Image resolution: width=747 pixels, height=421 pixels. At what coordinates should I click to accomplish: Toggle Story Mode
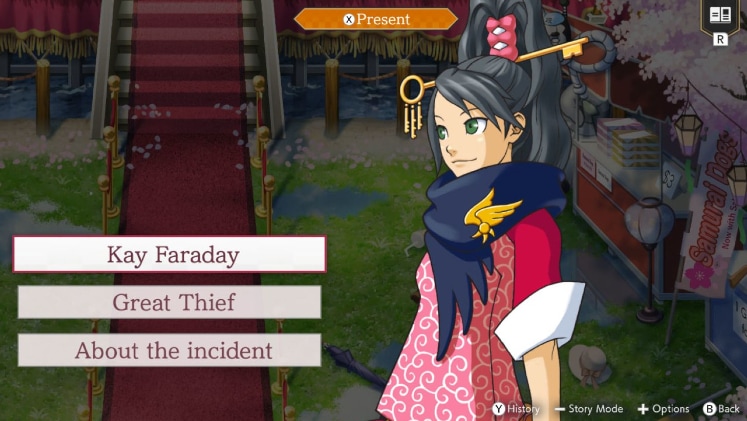pos(589,408)
